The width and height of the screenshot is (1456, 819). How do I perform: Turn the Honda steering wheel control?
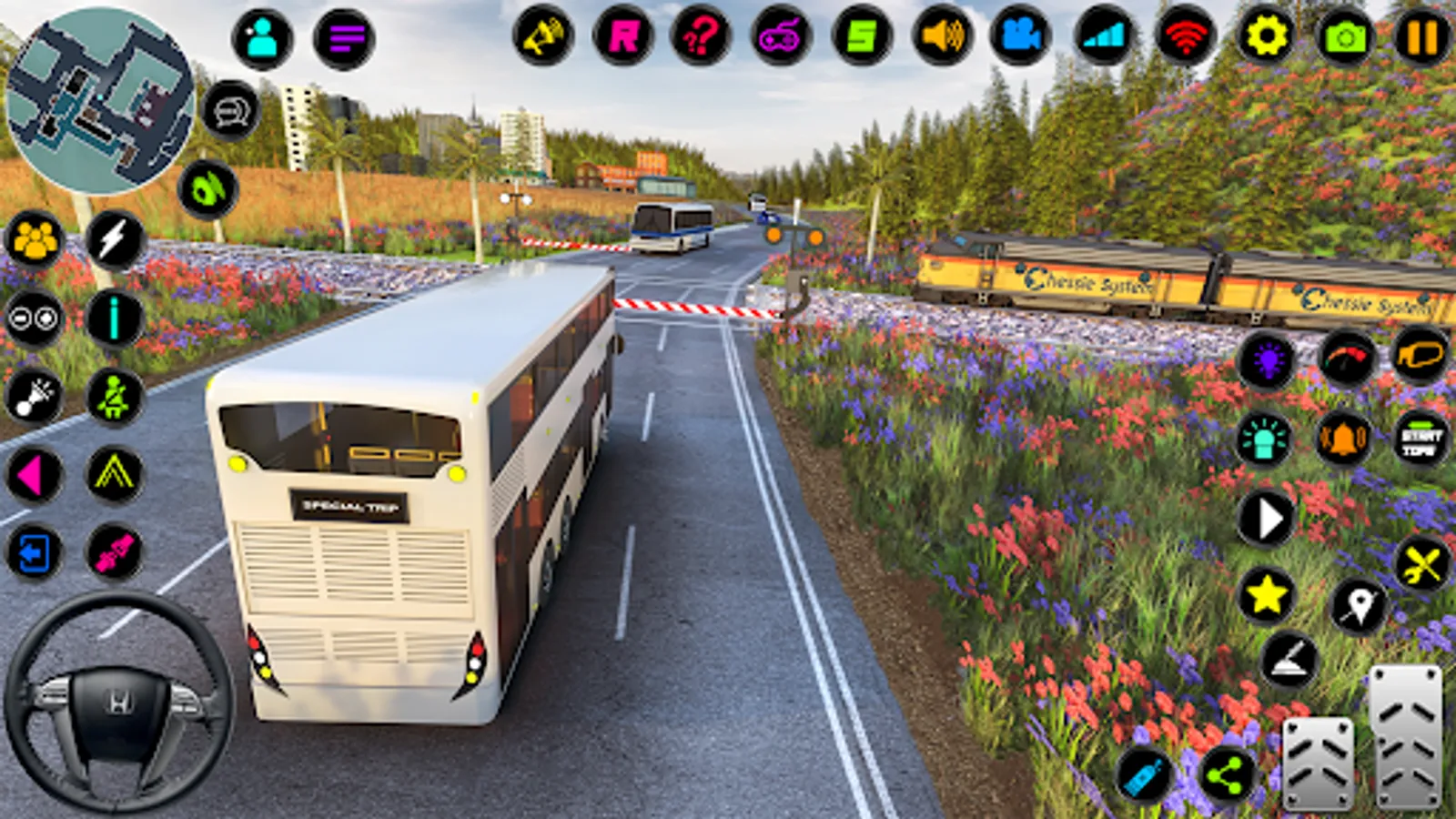[118, 702]
